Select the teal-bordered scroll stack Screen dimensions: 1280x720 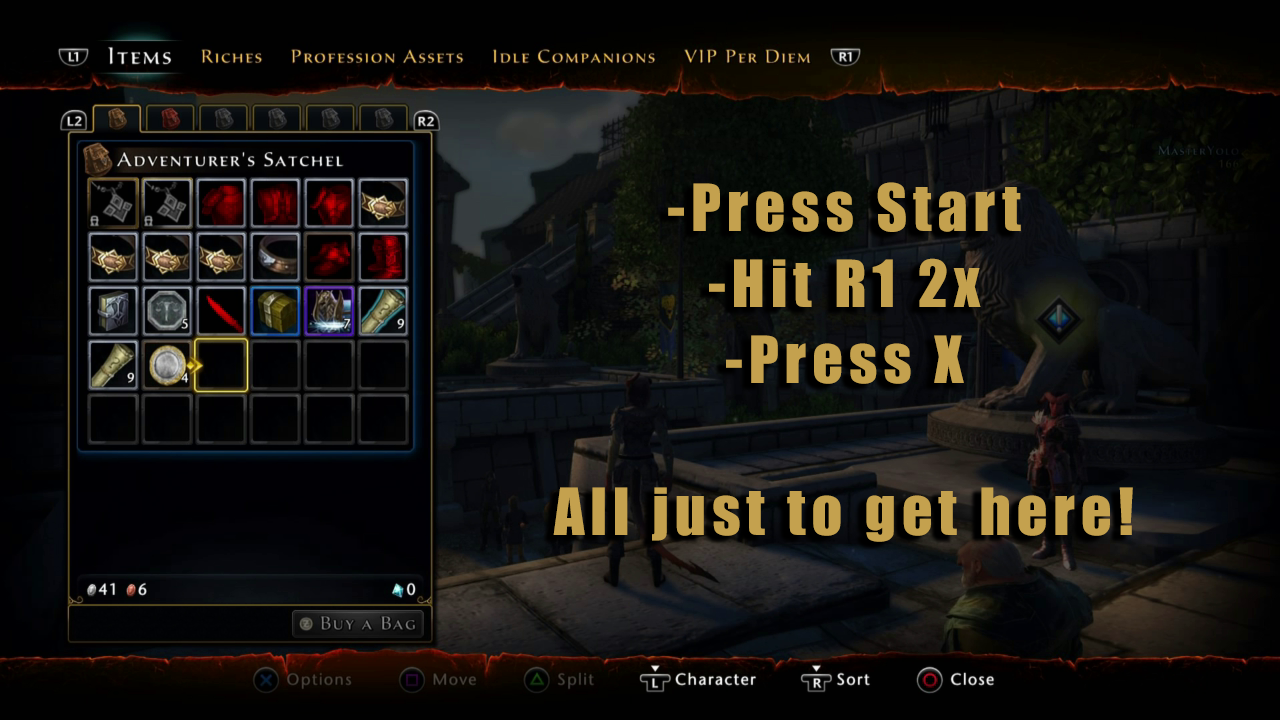pyautogui.click(x=383, y=311)
